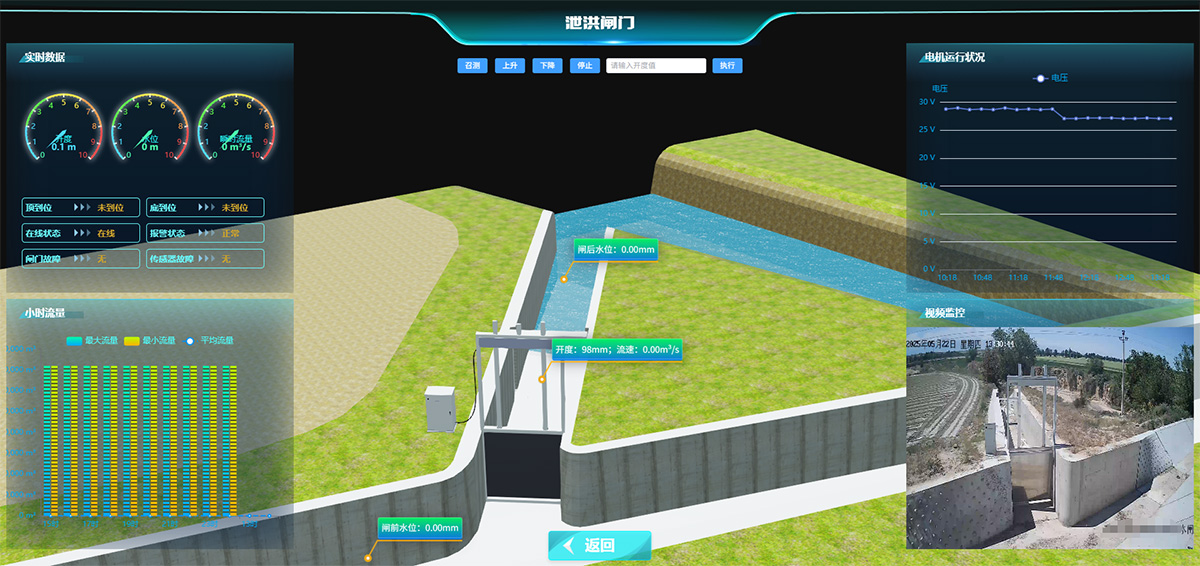Execute the command with the 执行 button

(727, 66)
